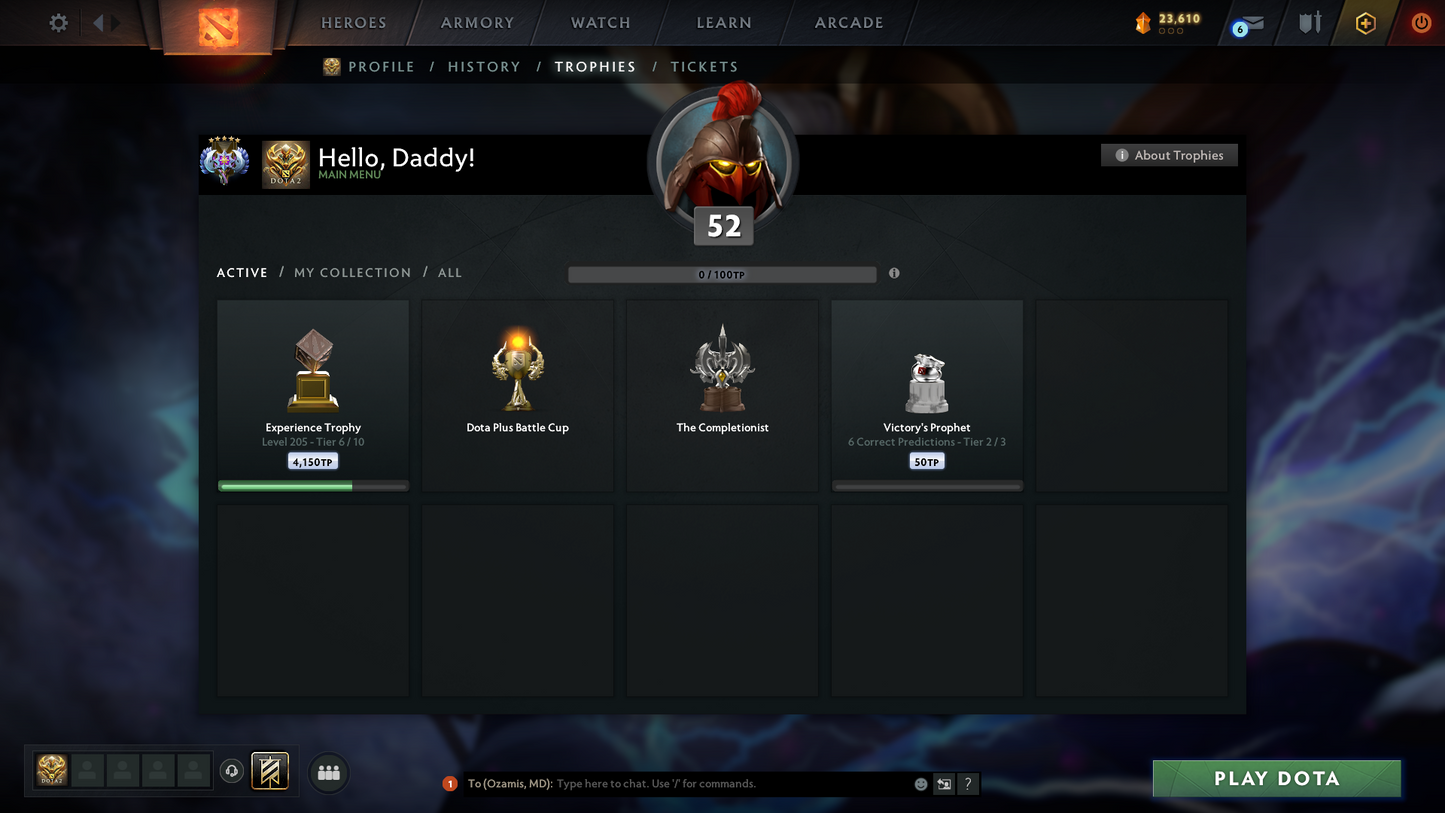Switch to the HISTORY profile tab
Image resolution: width=1445 pixels, height=813 pixels.
tap(484, 66)
